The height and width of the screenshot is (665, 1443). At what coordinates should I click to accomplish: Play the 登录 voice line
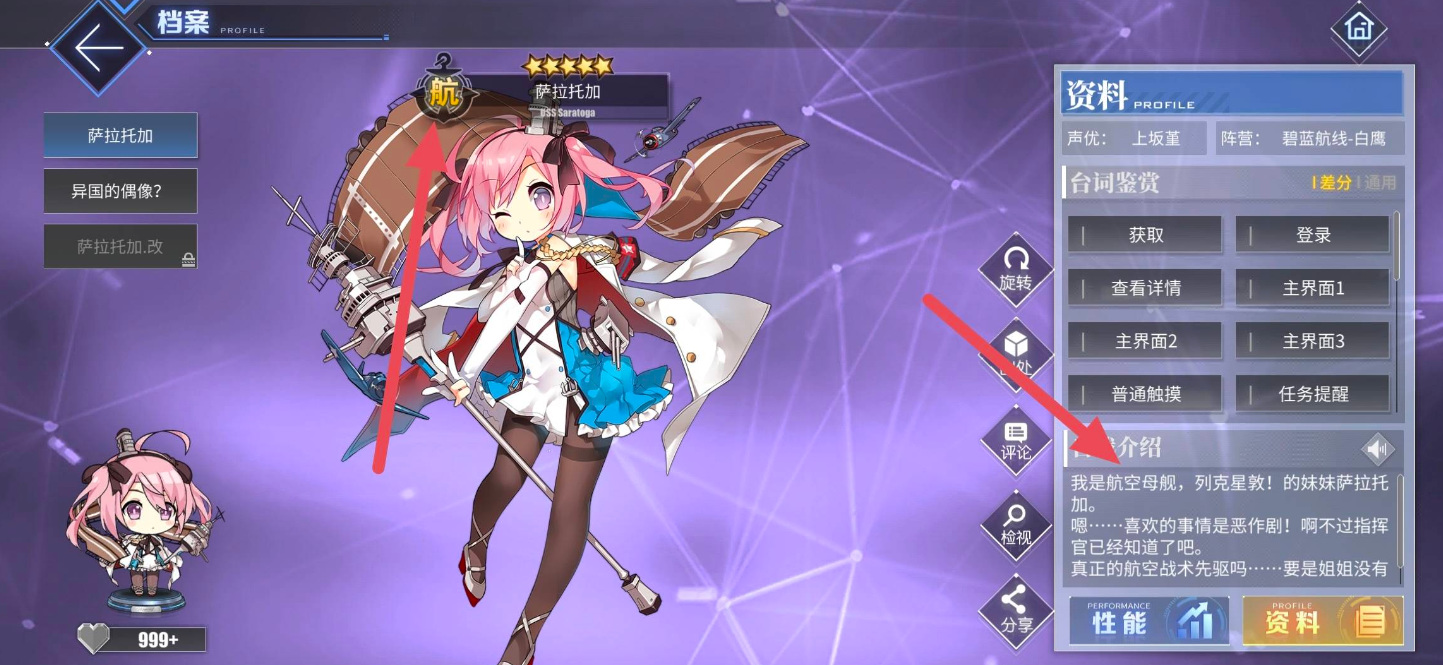point(1313,235)
